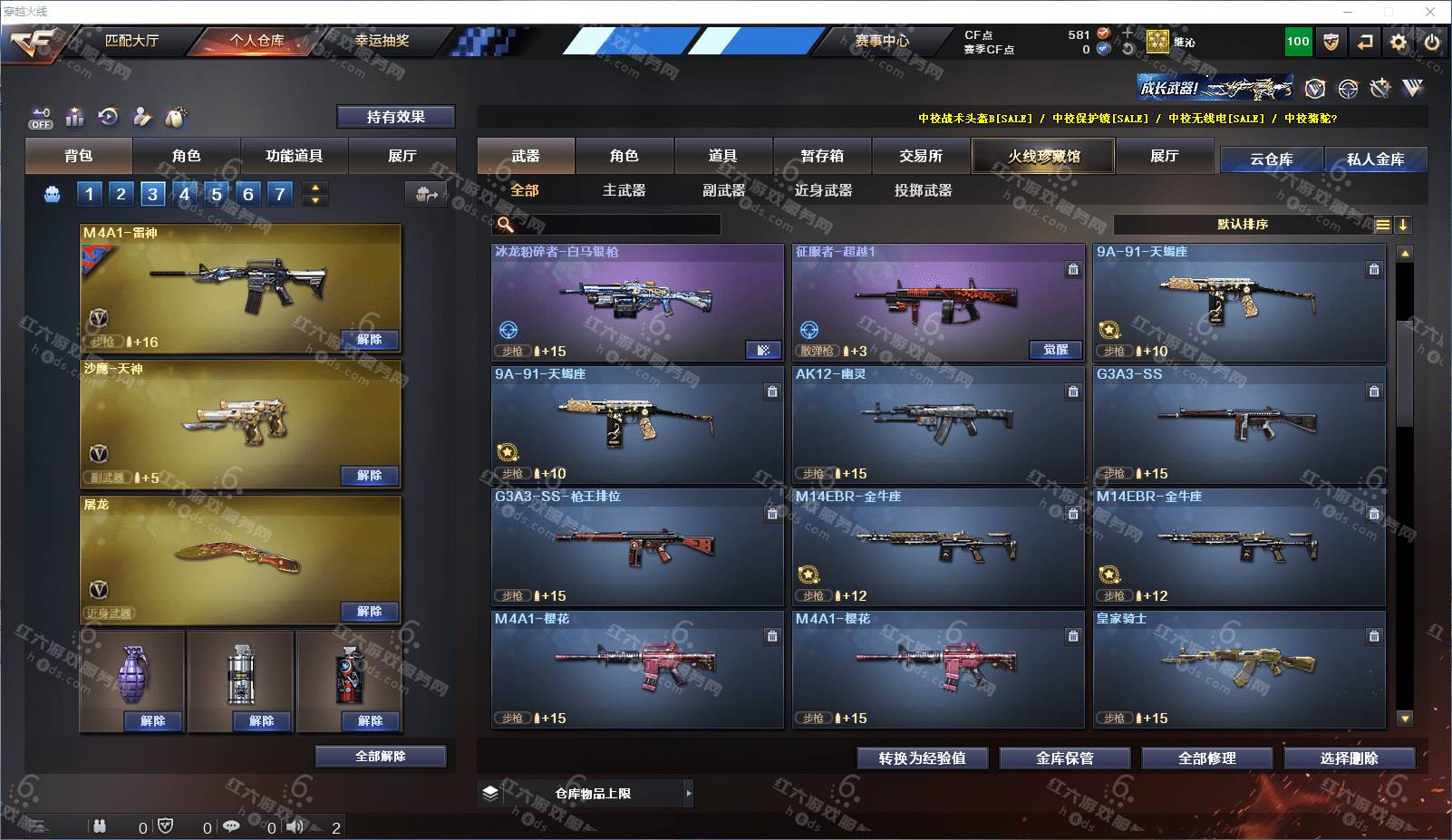Switch to the 交易所 tab

coord(921,156)
